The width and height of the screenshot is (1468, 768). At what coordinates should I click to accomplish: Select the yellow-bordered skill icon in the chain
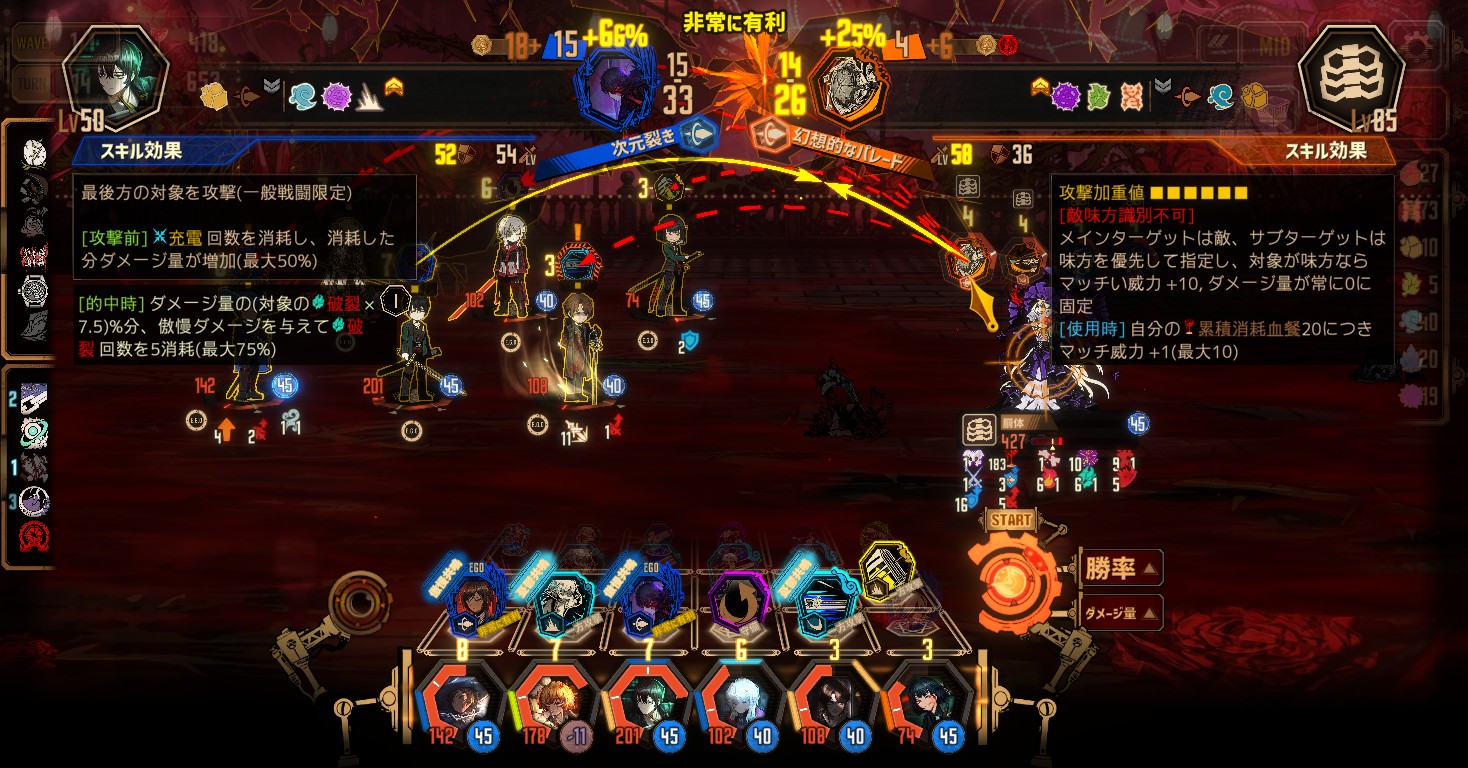(x=886, y=574)
